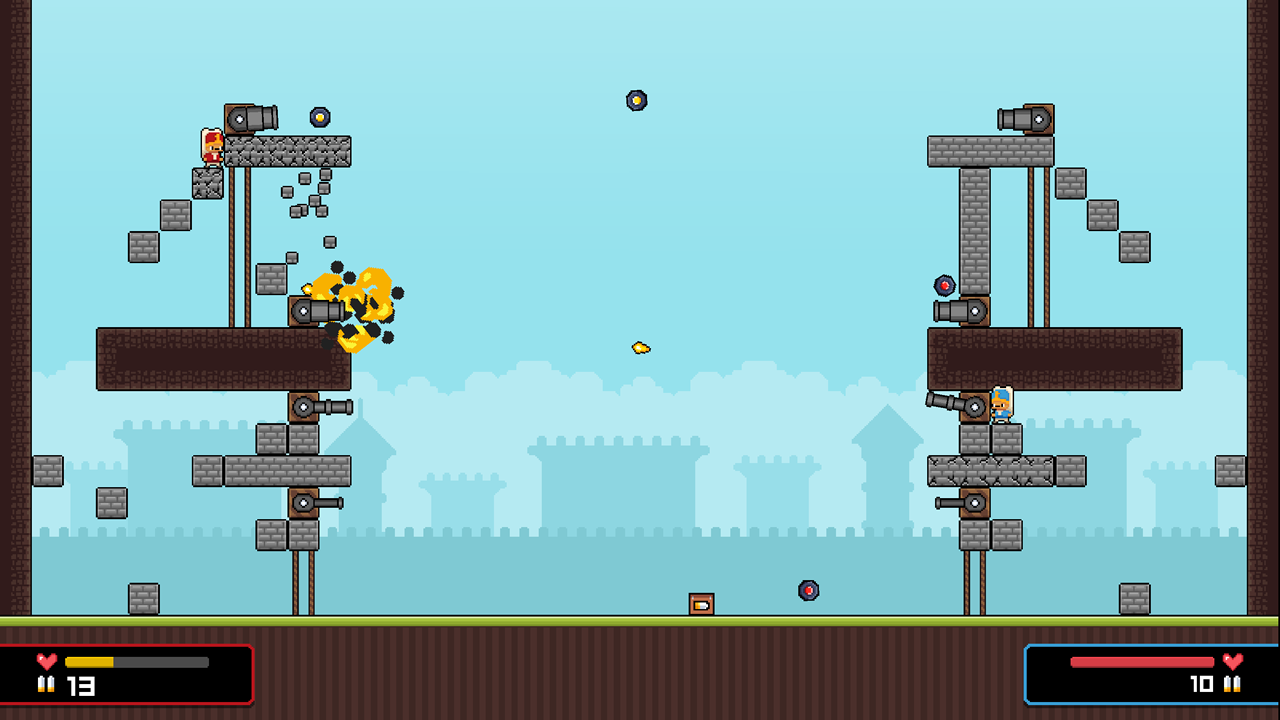Click the coin above the left tower platform

[322, 118]
